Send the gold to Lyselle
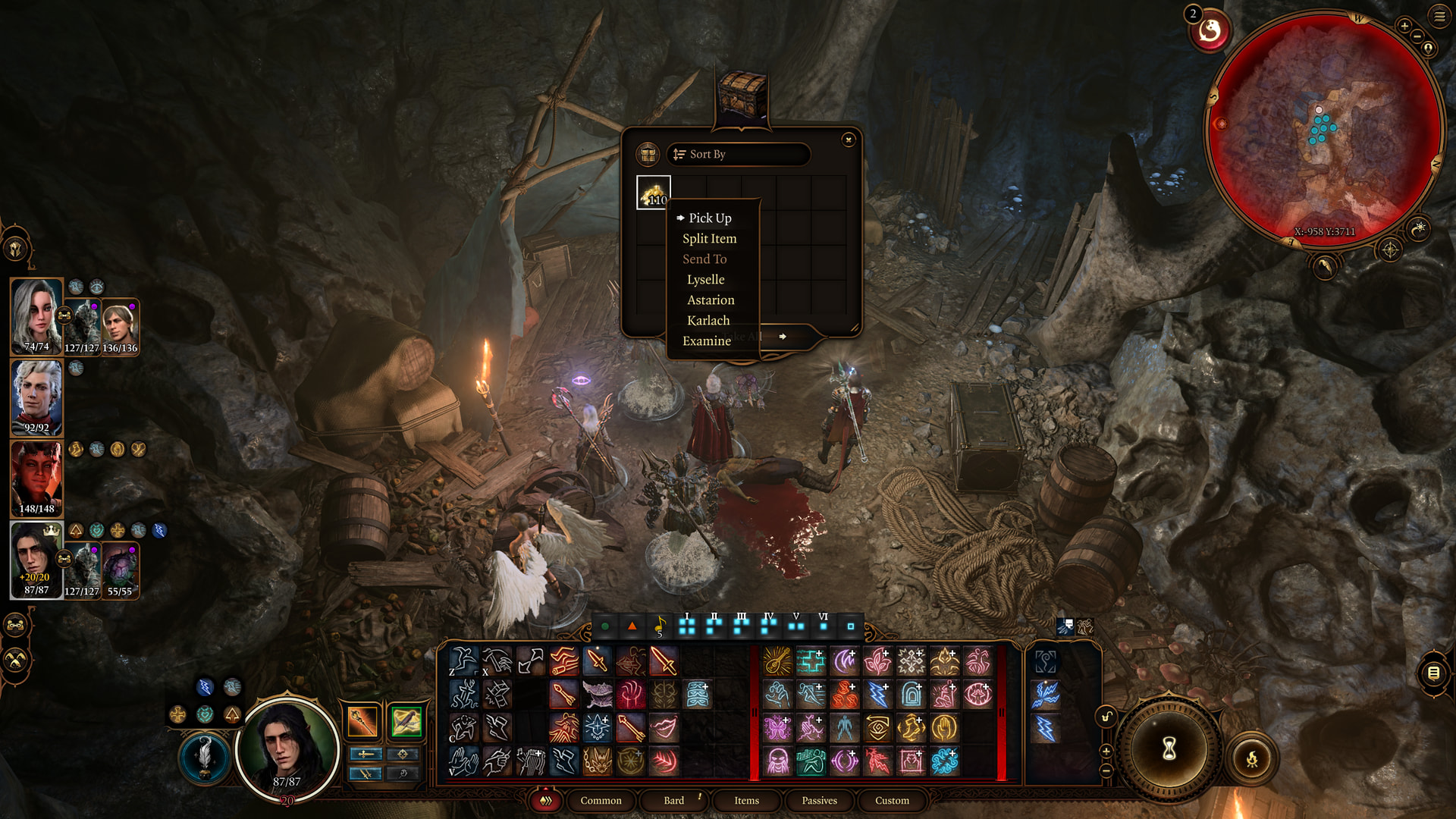 click(x=705, y=280)
